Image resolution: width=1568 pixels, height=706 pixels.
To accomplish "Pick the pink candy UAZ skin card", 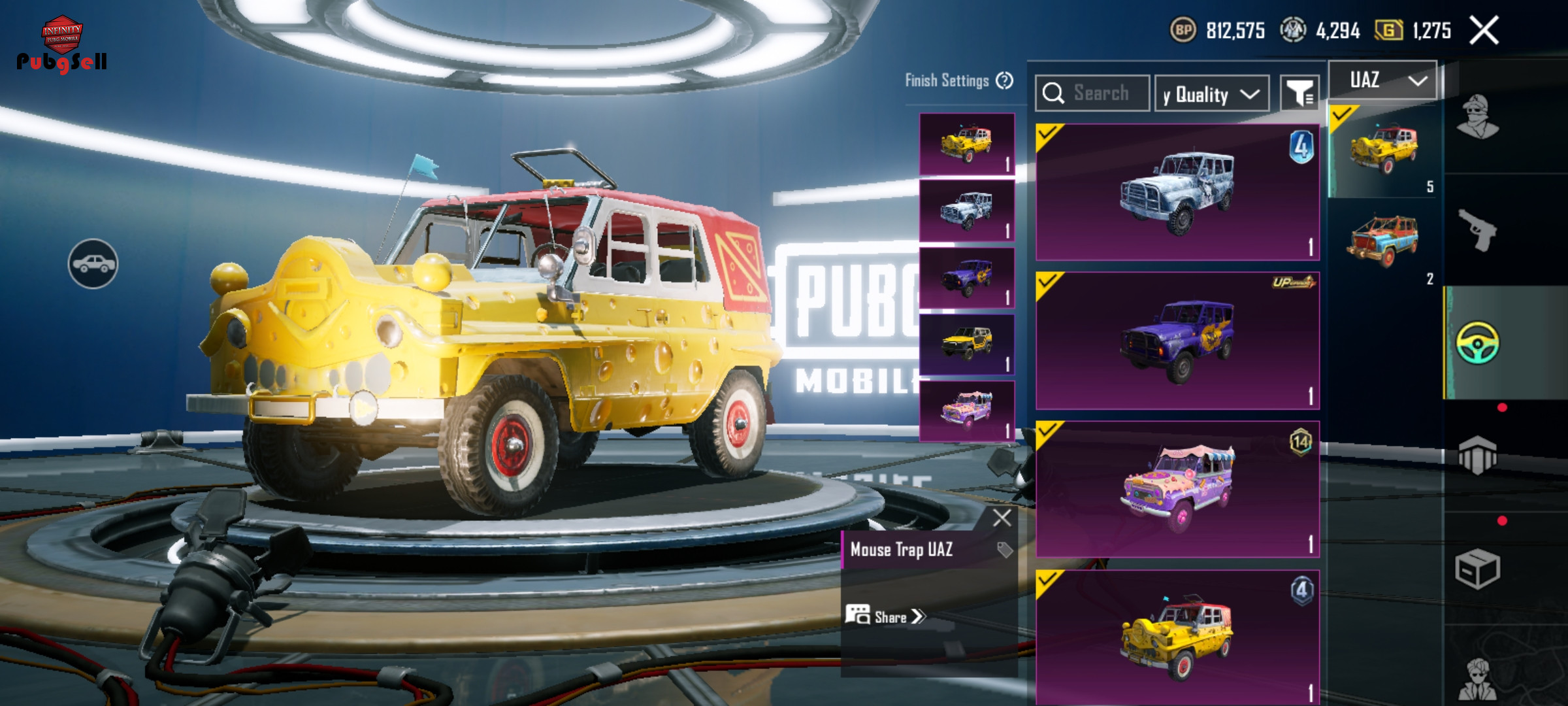I will coord(1177,489).
